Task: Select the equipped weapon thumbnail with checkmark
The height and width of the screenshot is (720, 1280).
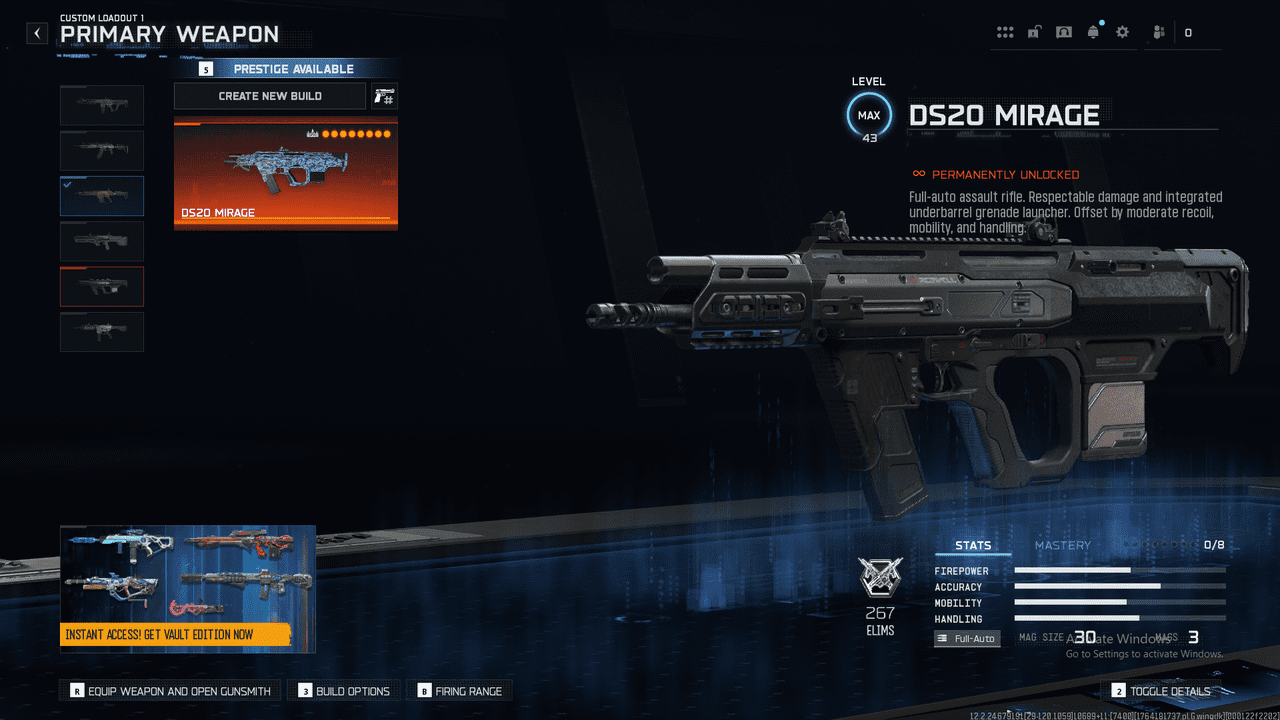Action: [102, 196]
